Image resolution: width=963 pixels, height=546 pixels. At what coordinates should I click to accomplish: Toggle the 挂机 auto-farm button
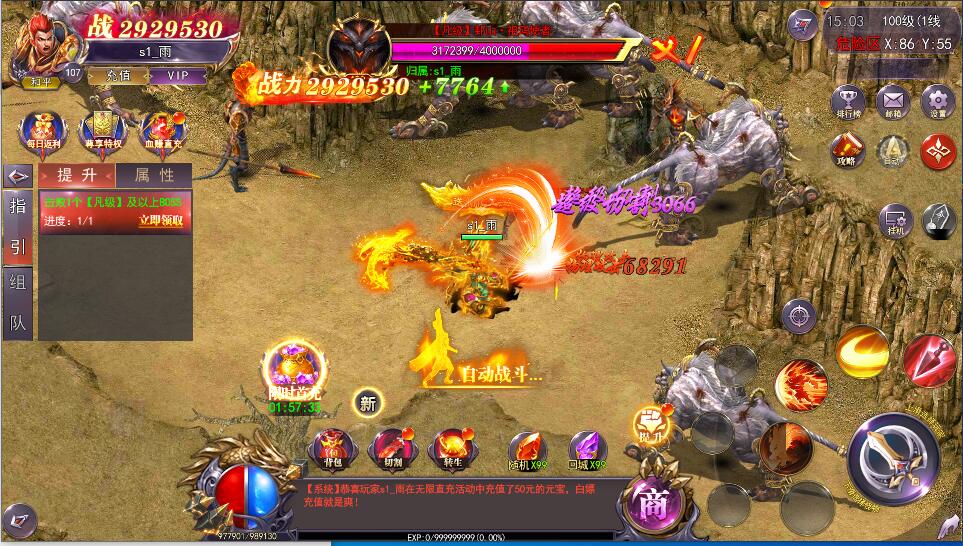point(894,221)
